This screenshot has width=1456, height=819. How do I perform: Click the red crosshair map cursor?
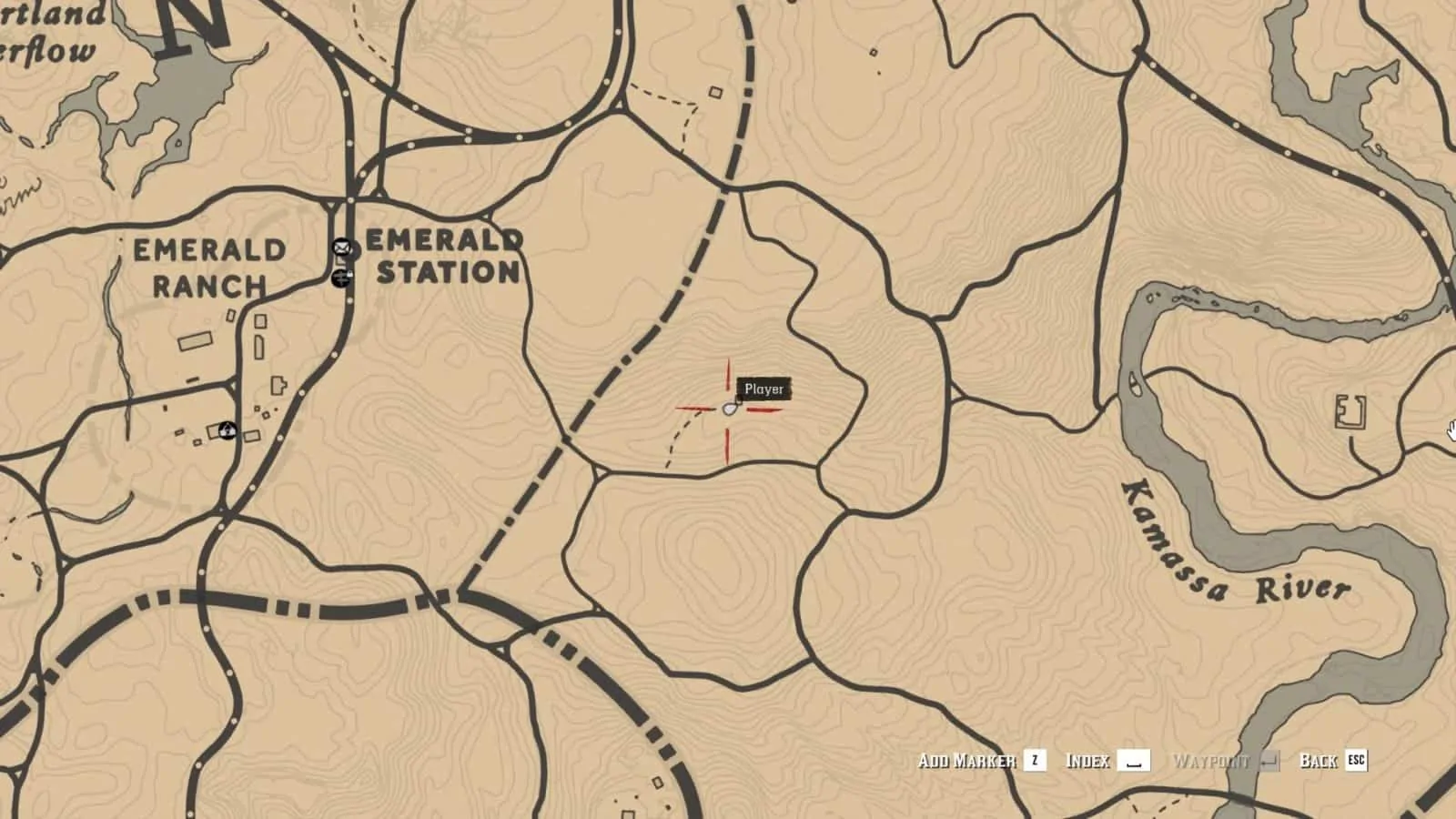click(728, 408)
